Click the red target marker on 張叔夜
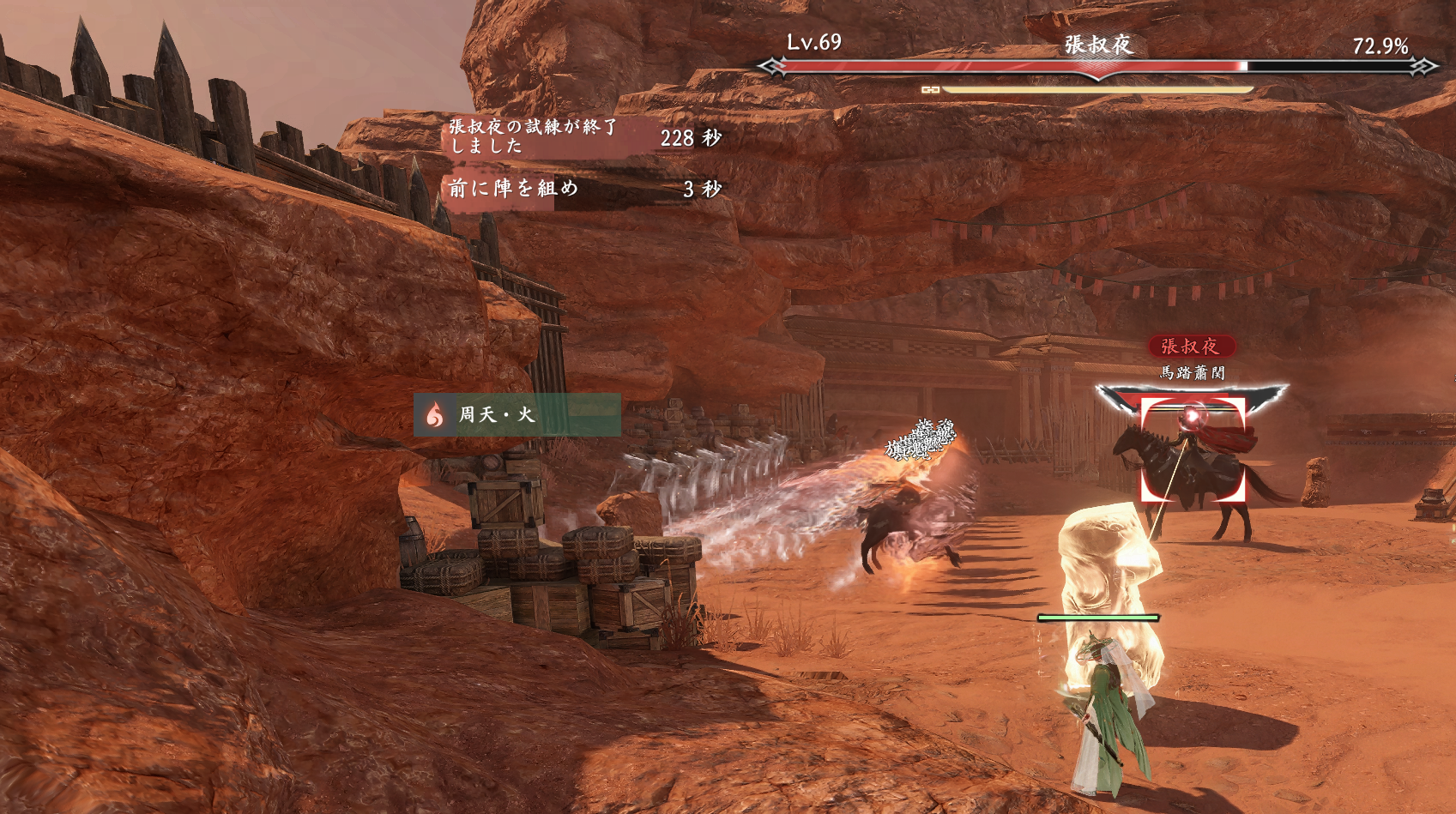 click(1192, 449)
